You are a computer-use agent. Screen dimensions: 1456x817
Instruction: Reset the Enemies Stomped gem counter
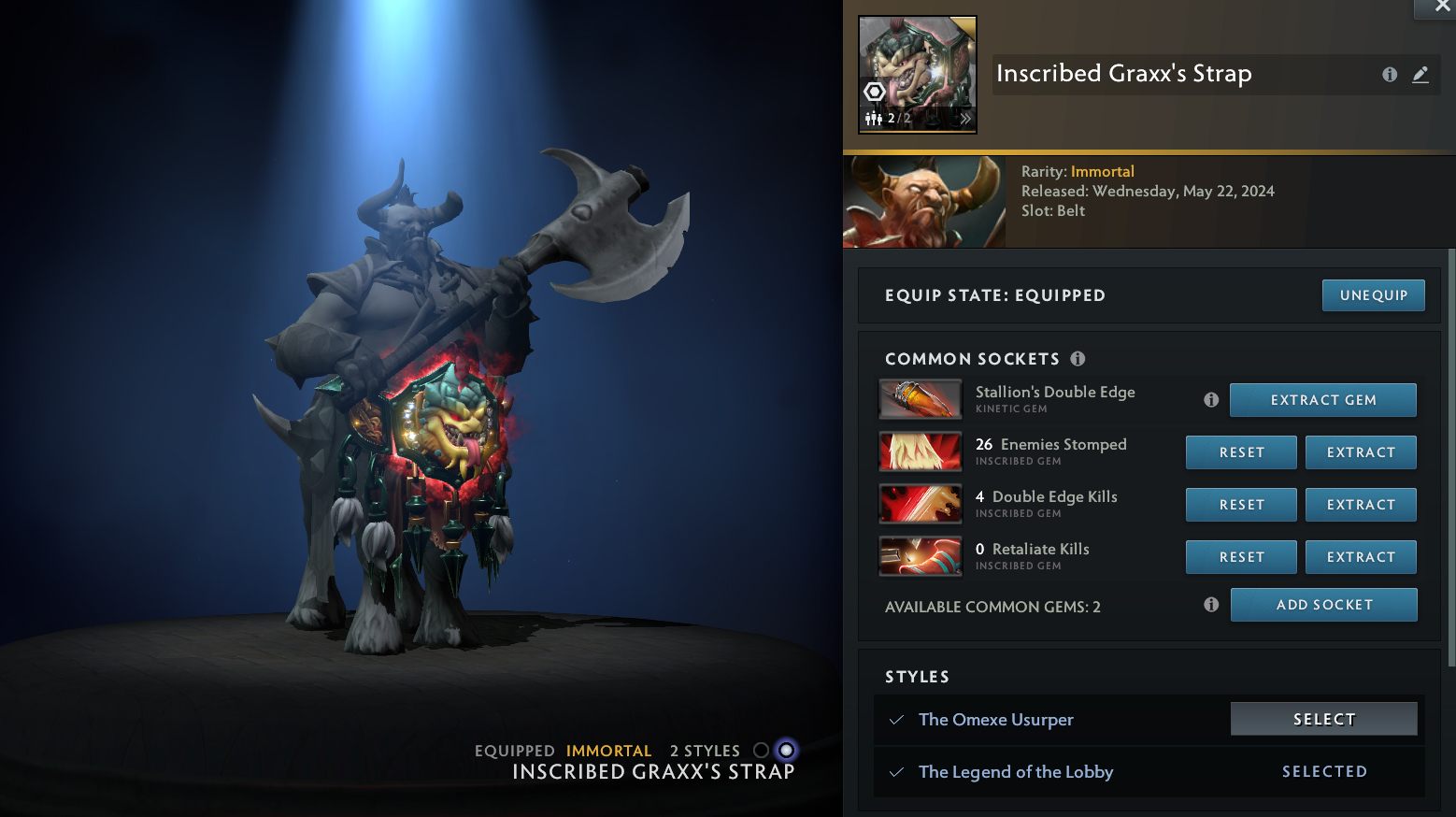tap(1241, 452)
